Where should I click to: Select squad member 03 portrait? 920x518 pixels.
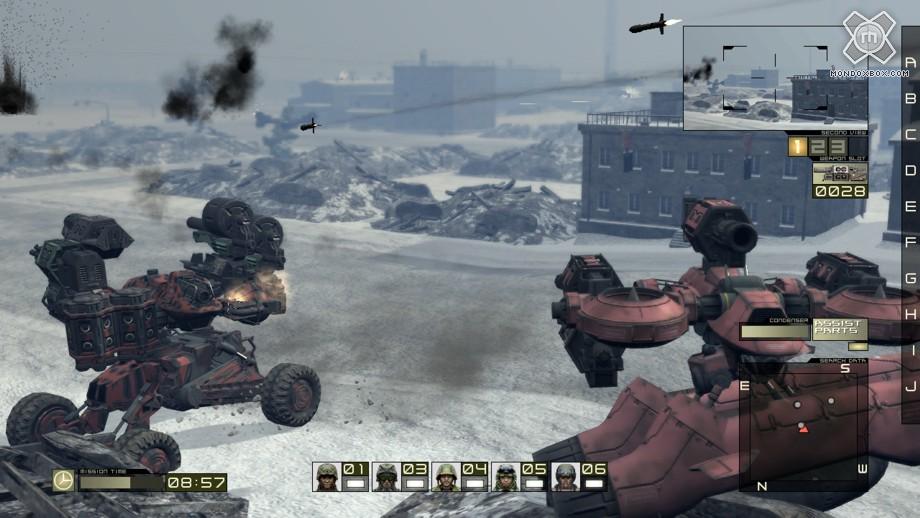click(x=386, y=477)
